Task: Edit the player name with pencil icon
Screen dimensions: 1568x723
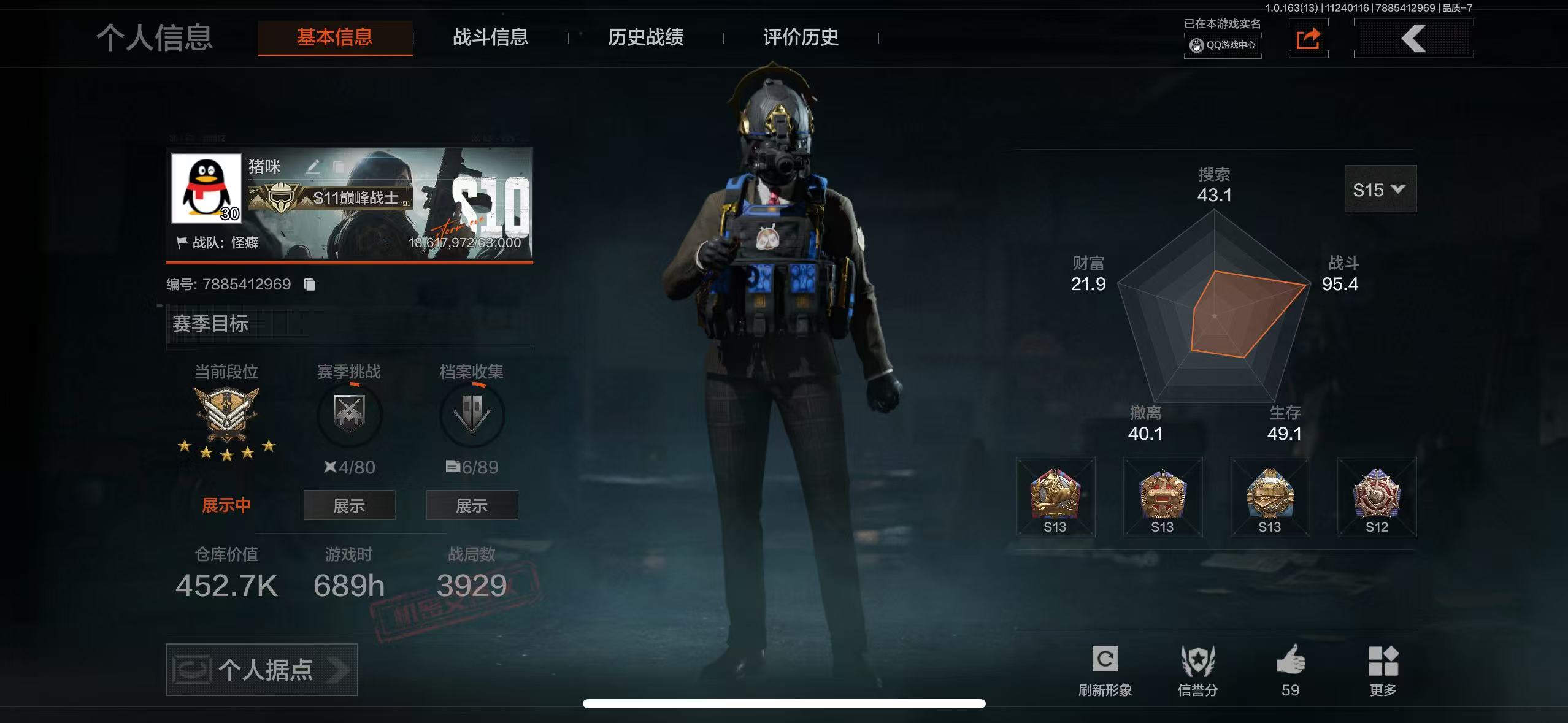Action: [313, 166]
